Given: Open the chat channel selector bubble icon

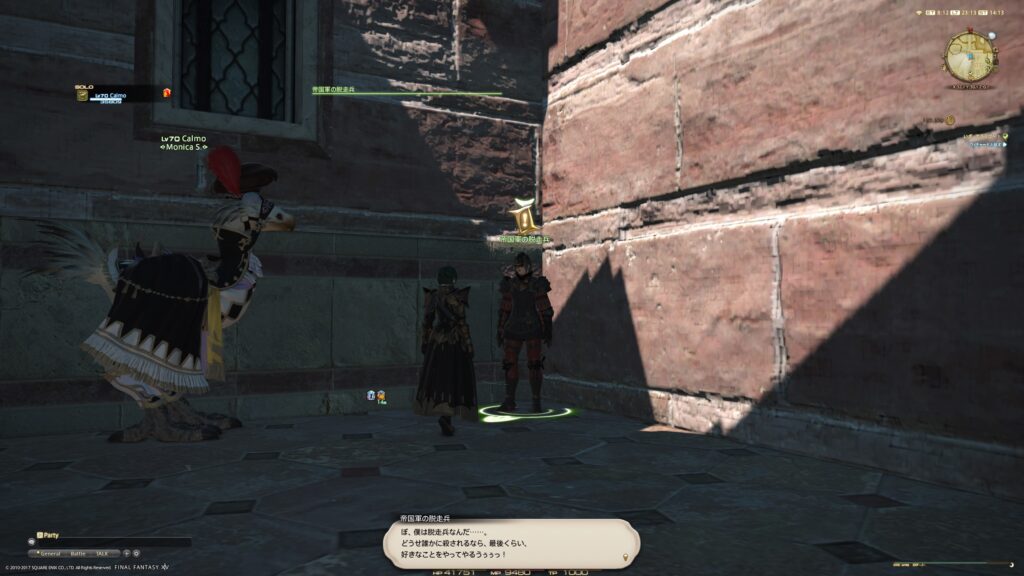Looking at the screenshot, I should click(x=33, y=542).
